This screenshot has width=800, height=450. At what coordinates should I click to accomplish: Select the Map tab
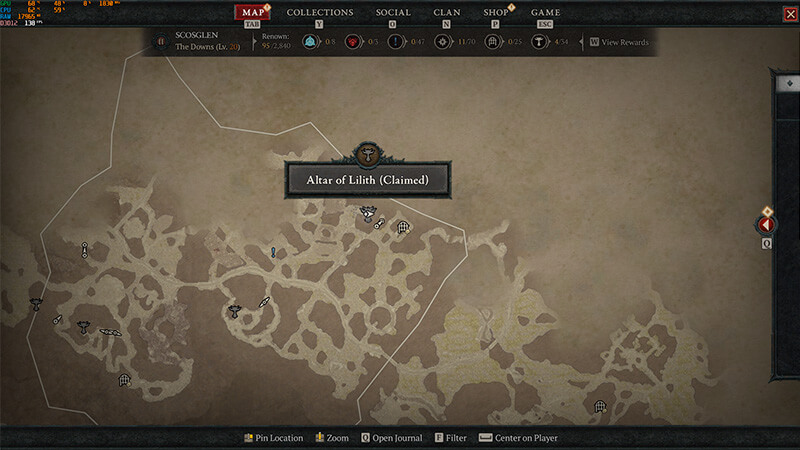(252, 13)
